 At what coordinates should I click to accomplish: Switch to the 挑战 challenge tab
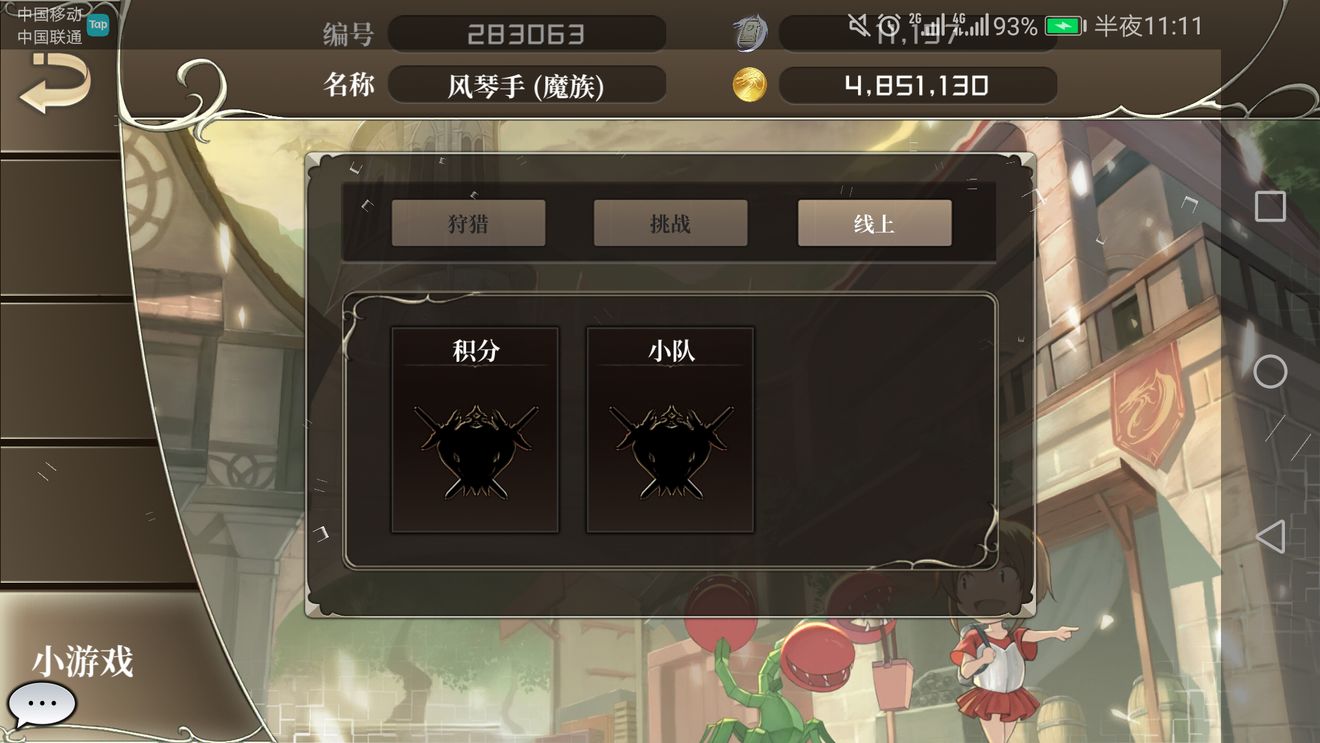pyautogui.click(x=671, y=222)
